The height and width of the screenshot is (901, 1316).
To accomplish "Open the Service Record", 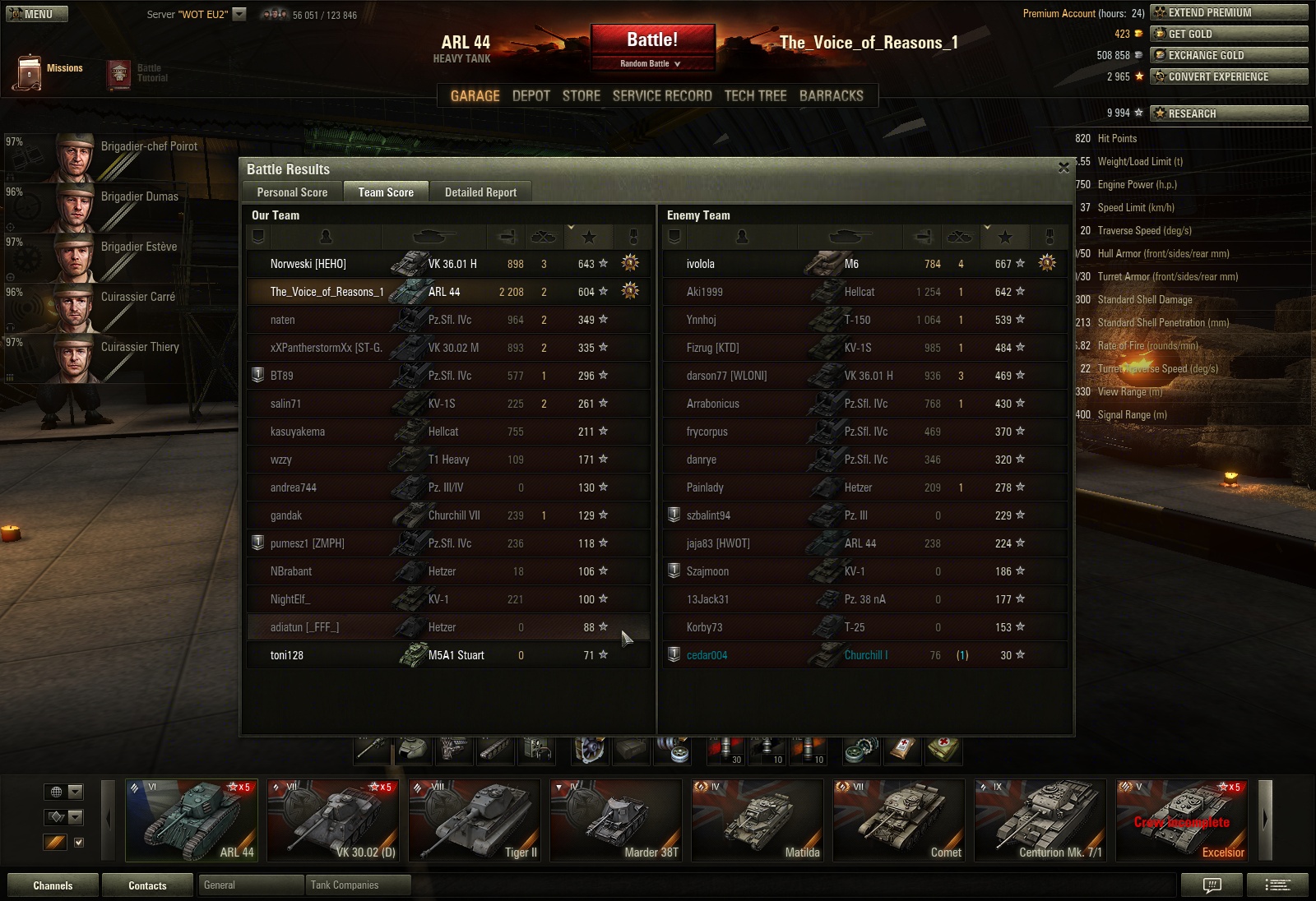I will [662, 96].
